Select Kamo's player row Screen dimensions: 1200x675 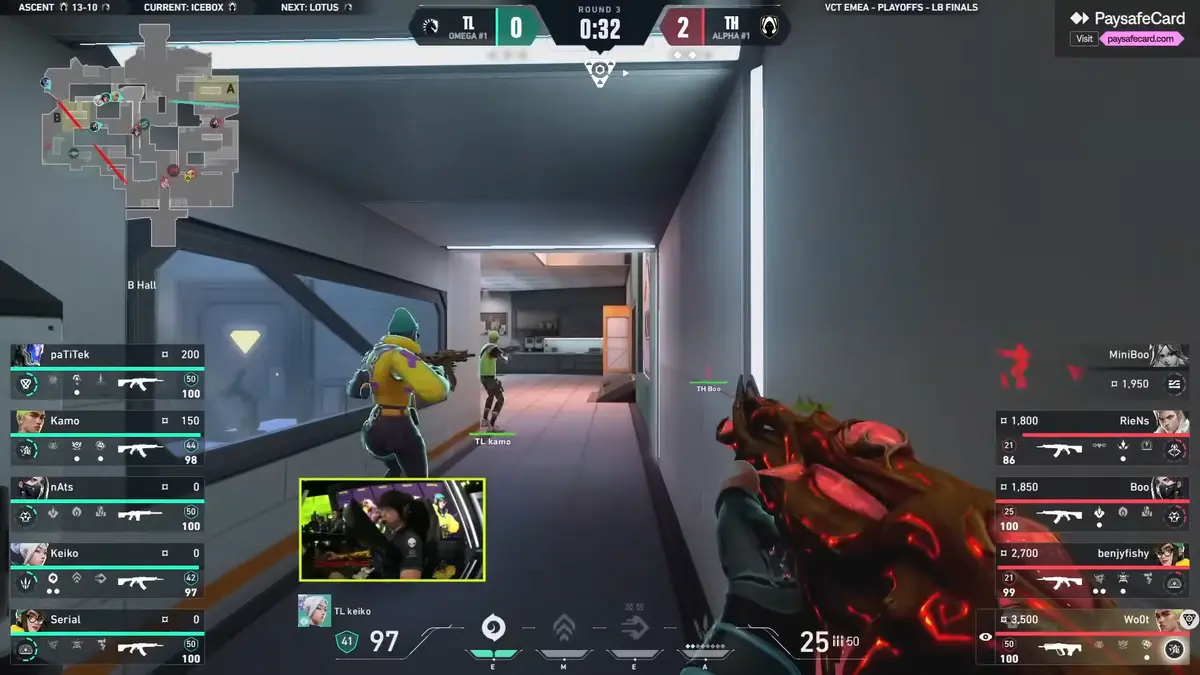107,438
